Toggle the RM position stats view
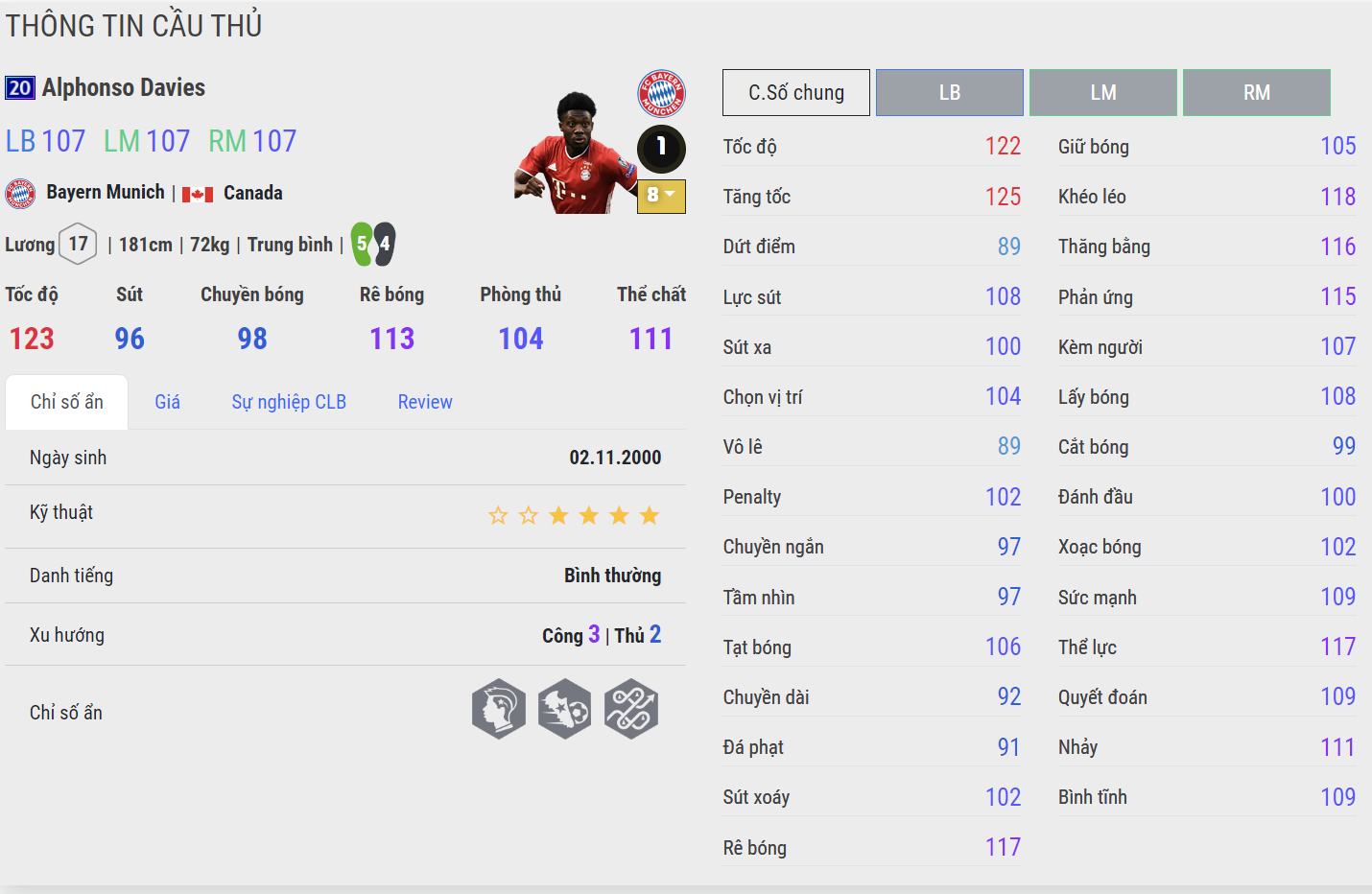The height and width of the screenshot is (894, 1372). (x=1256, y=92)
